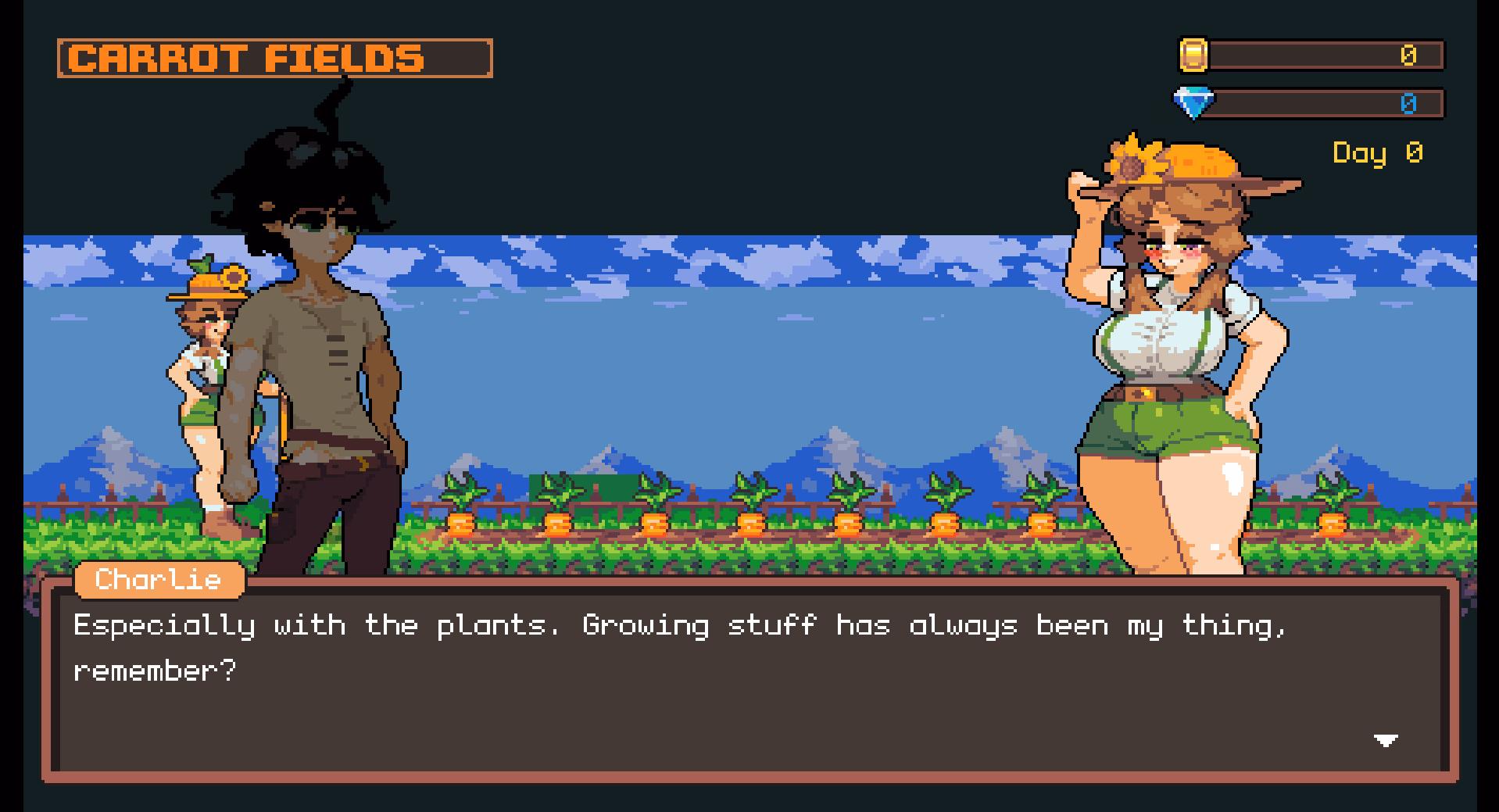The image size is (1499, 812).
Task: Click the gold coin amount showing zero
Action: (x=1407, y=54)
